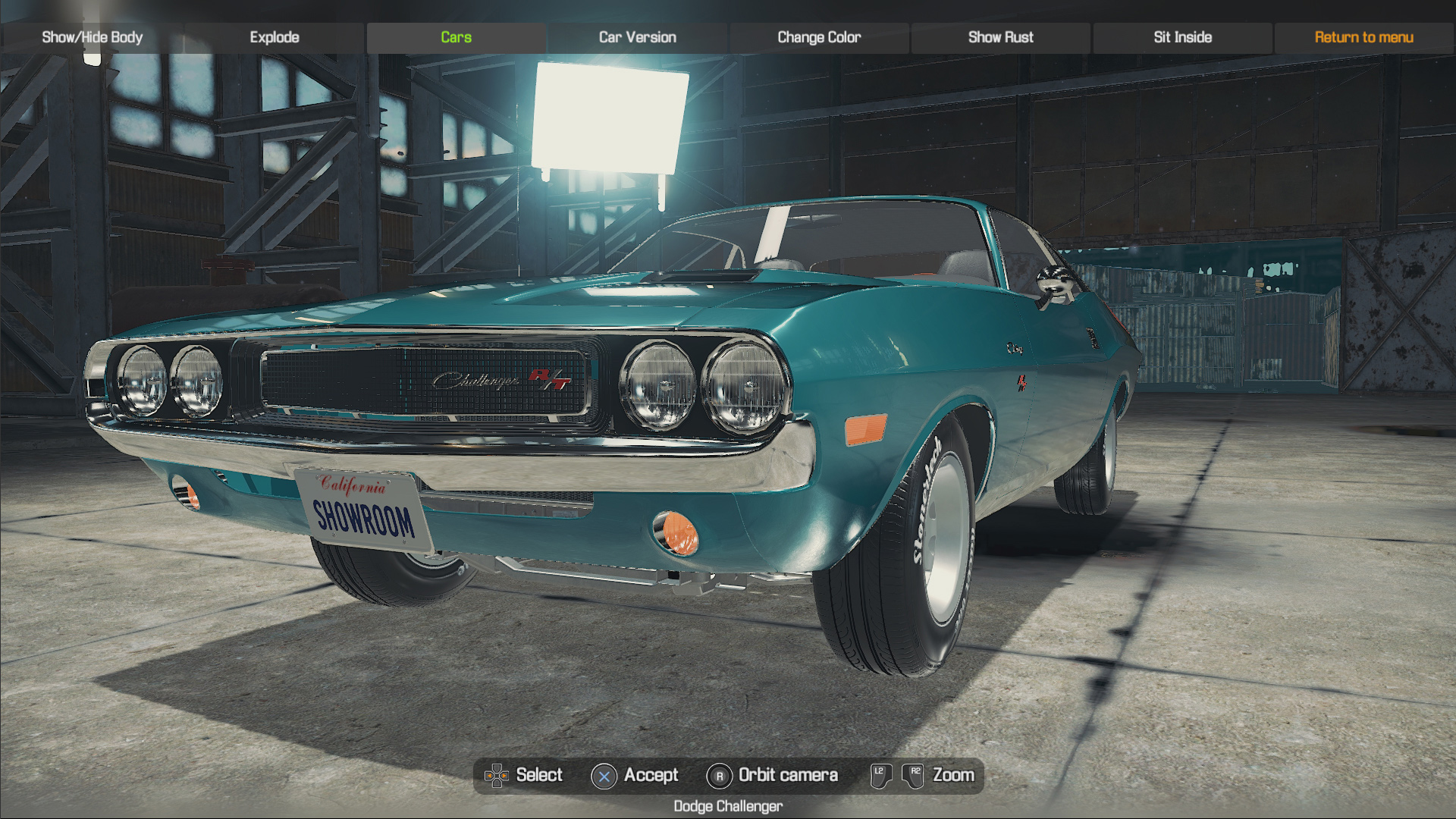Toggle the Explode view

[x=275, y=37]
